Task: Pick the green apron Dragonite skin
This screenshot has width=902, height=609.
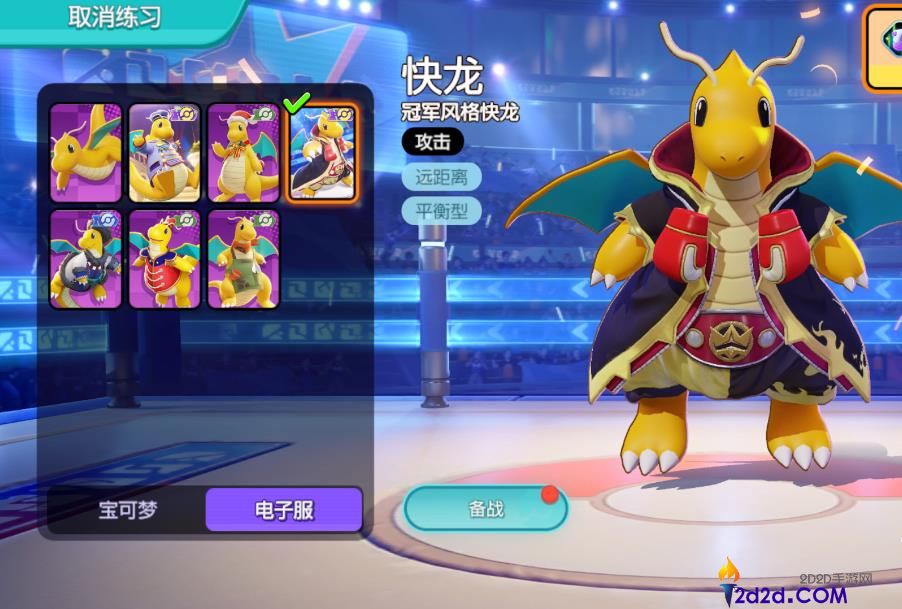Action: coord(243,258)
